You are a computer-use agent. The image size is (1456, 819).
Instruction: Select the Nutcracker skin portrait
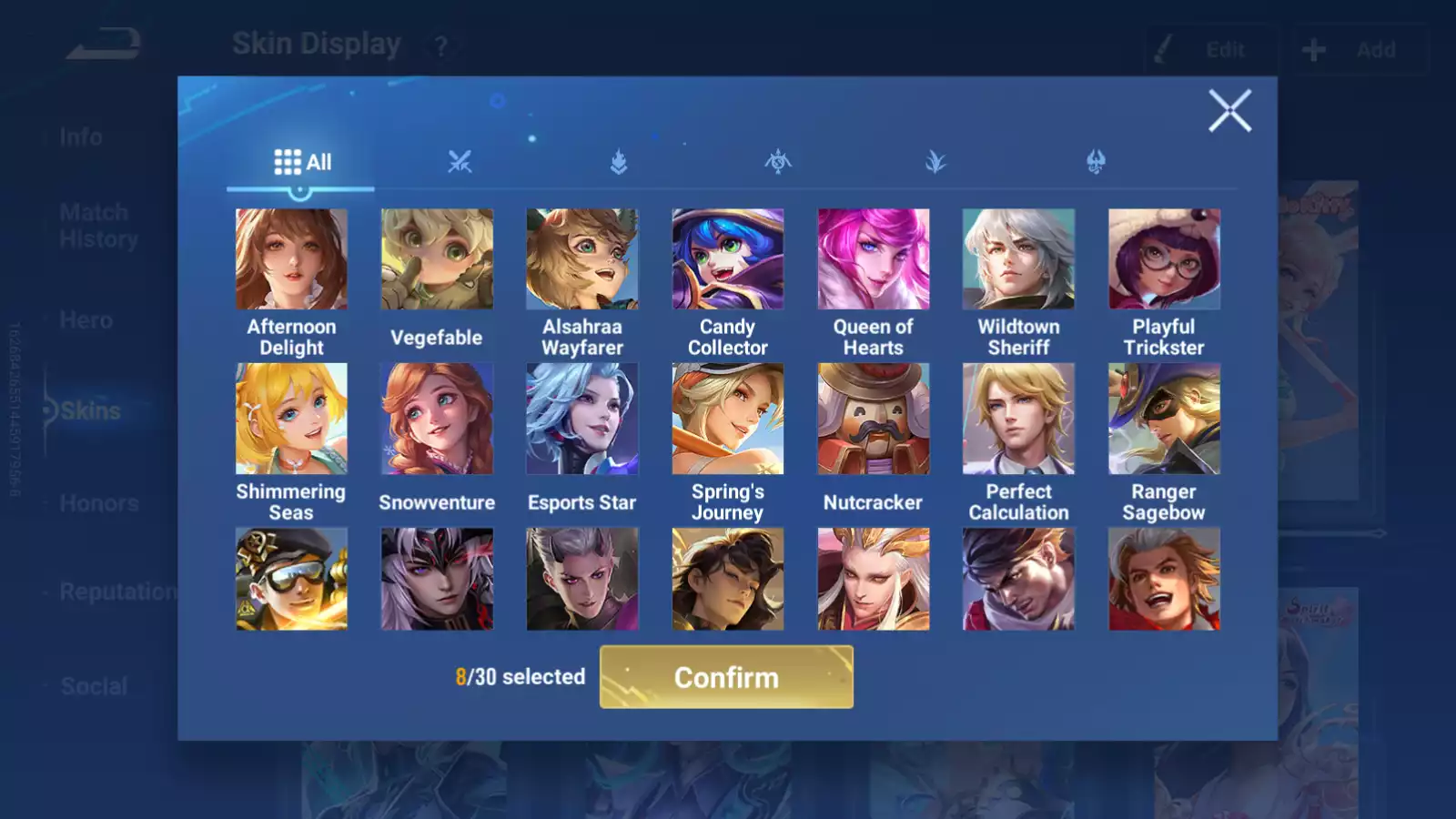873,419
